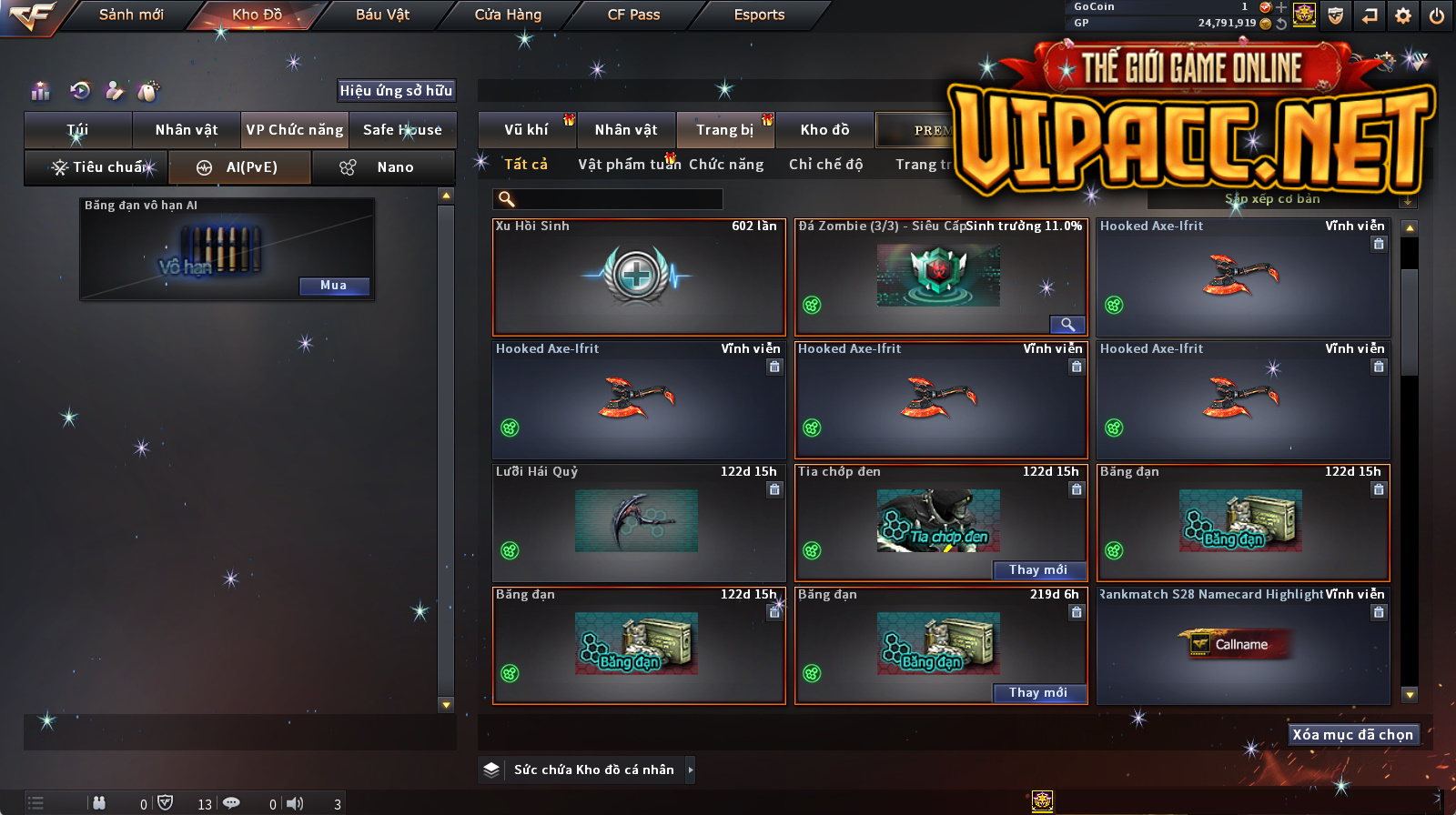Switch to the CF Pass page

coord(633,15)
